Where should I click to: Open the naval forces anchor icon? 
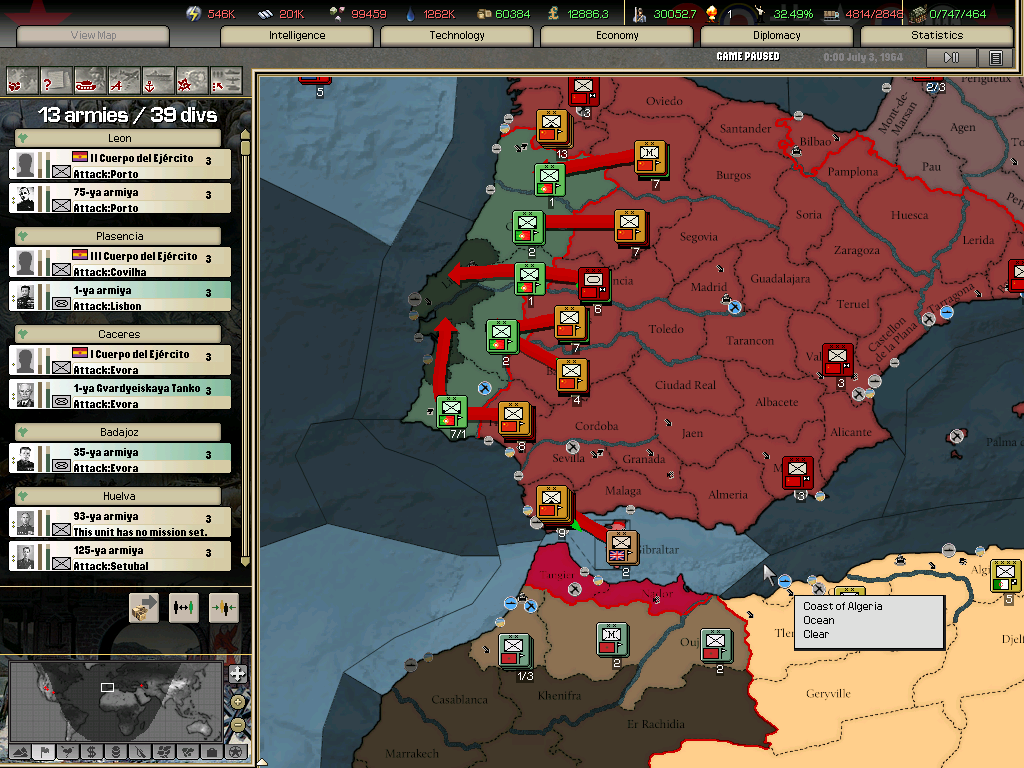pos(157,79)
